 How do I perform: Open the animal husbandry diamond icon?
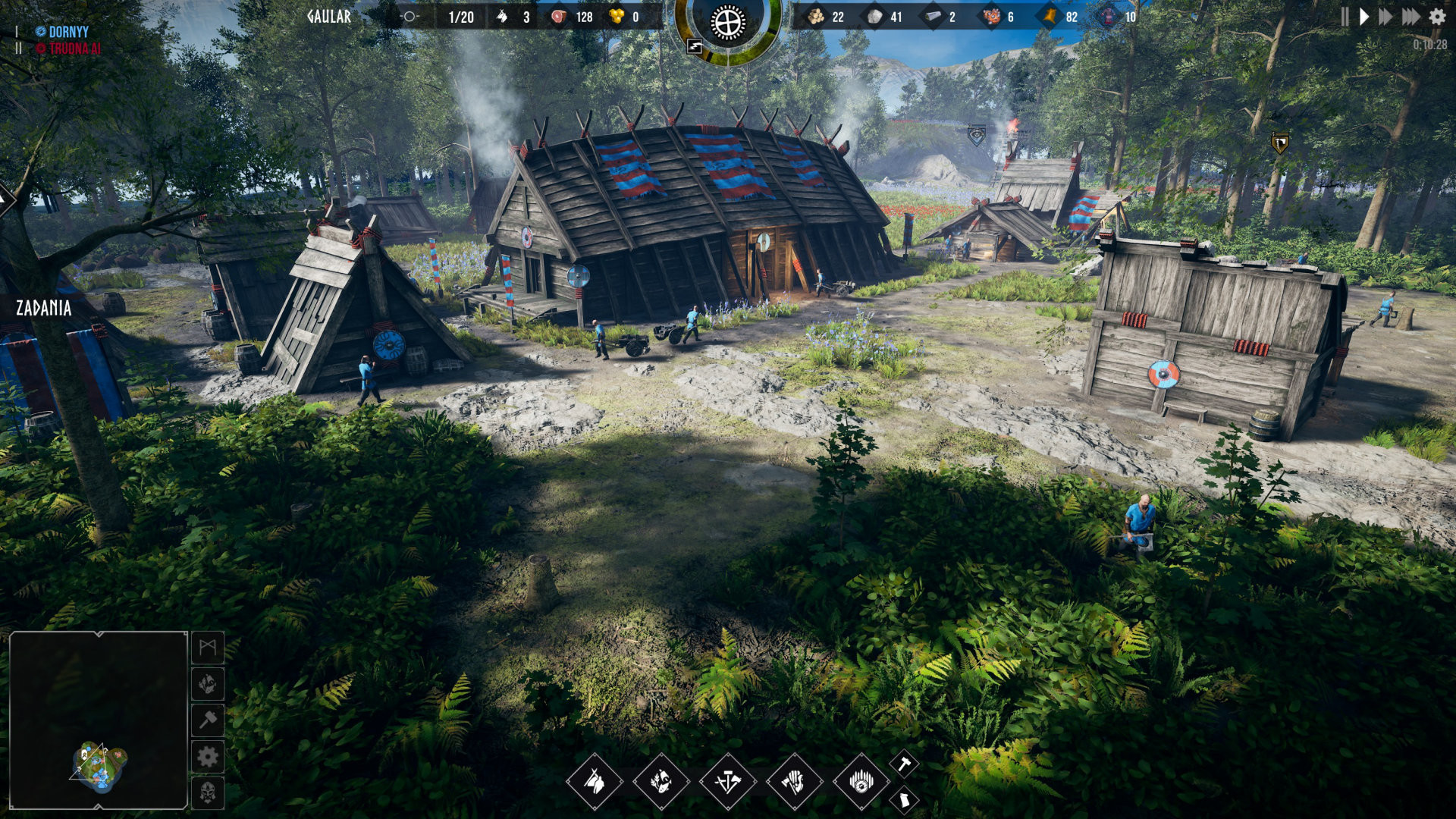click(595, 783)
